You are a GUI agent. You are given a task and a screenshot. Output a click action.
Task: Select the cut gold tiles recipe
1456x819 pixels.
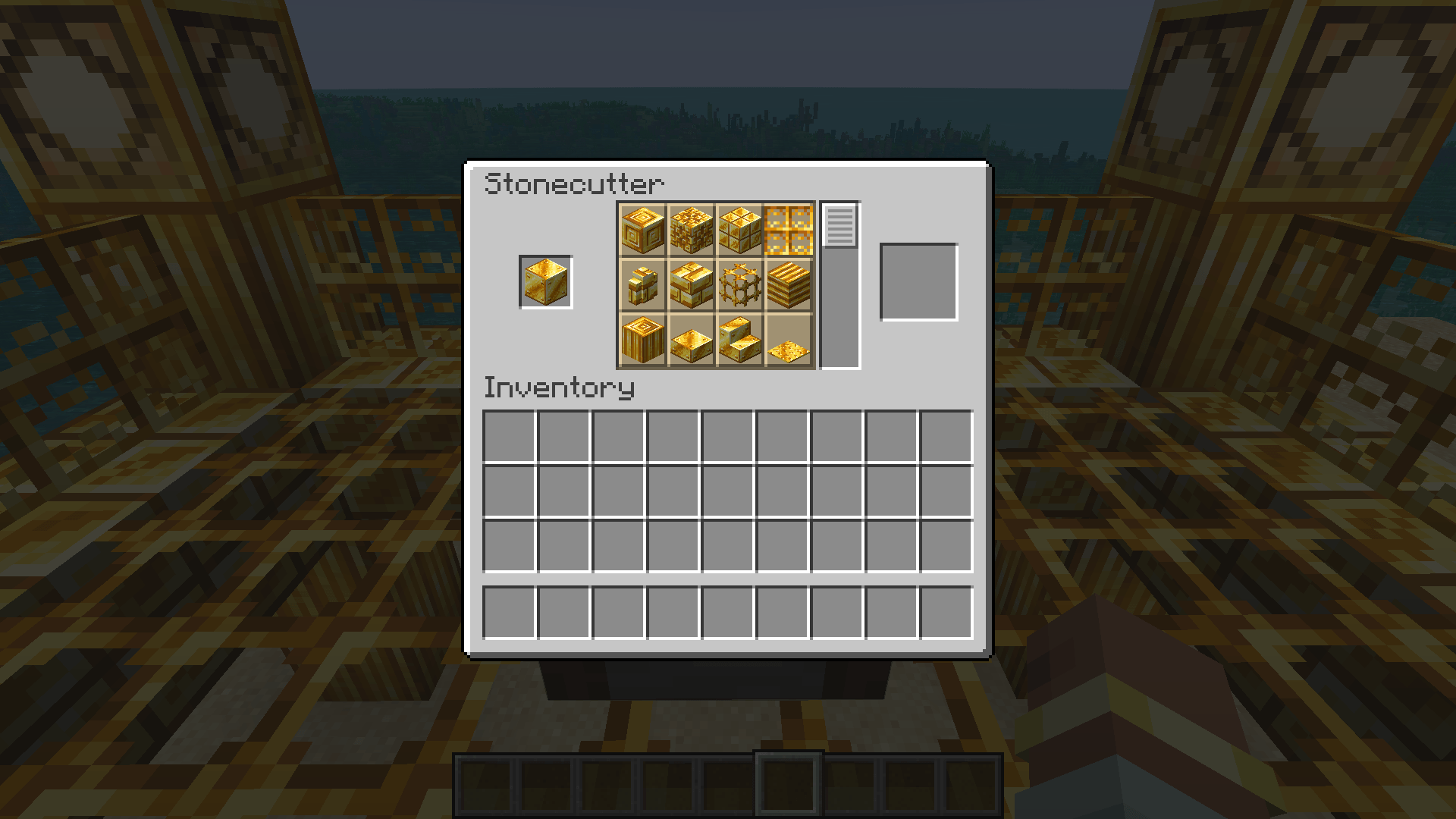click(739, 230)
